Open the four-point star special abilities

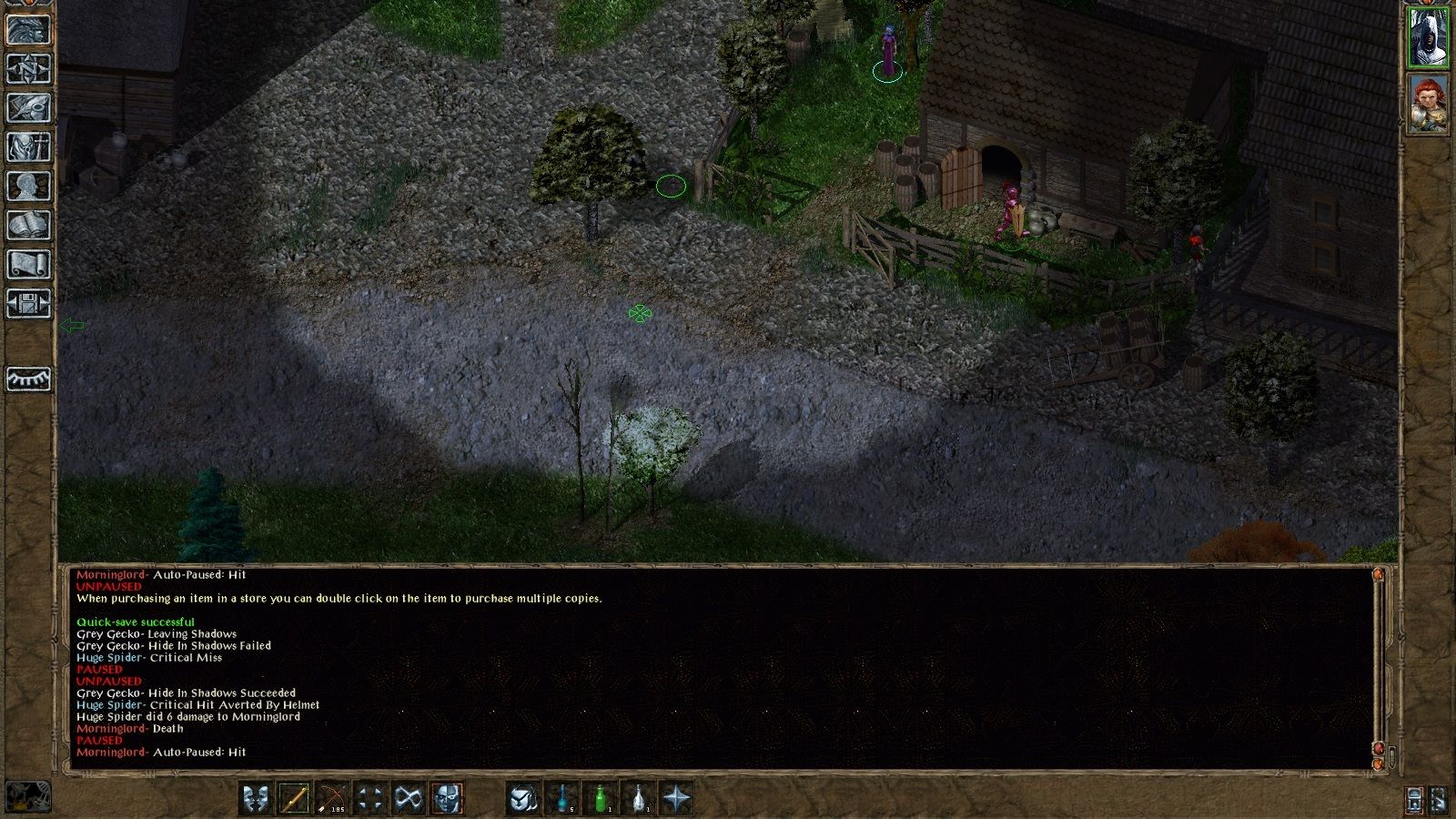677,799
